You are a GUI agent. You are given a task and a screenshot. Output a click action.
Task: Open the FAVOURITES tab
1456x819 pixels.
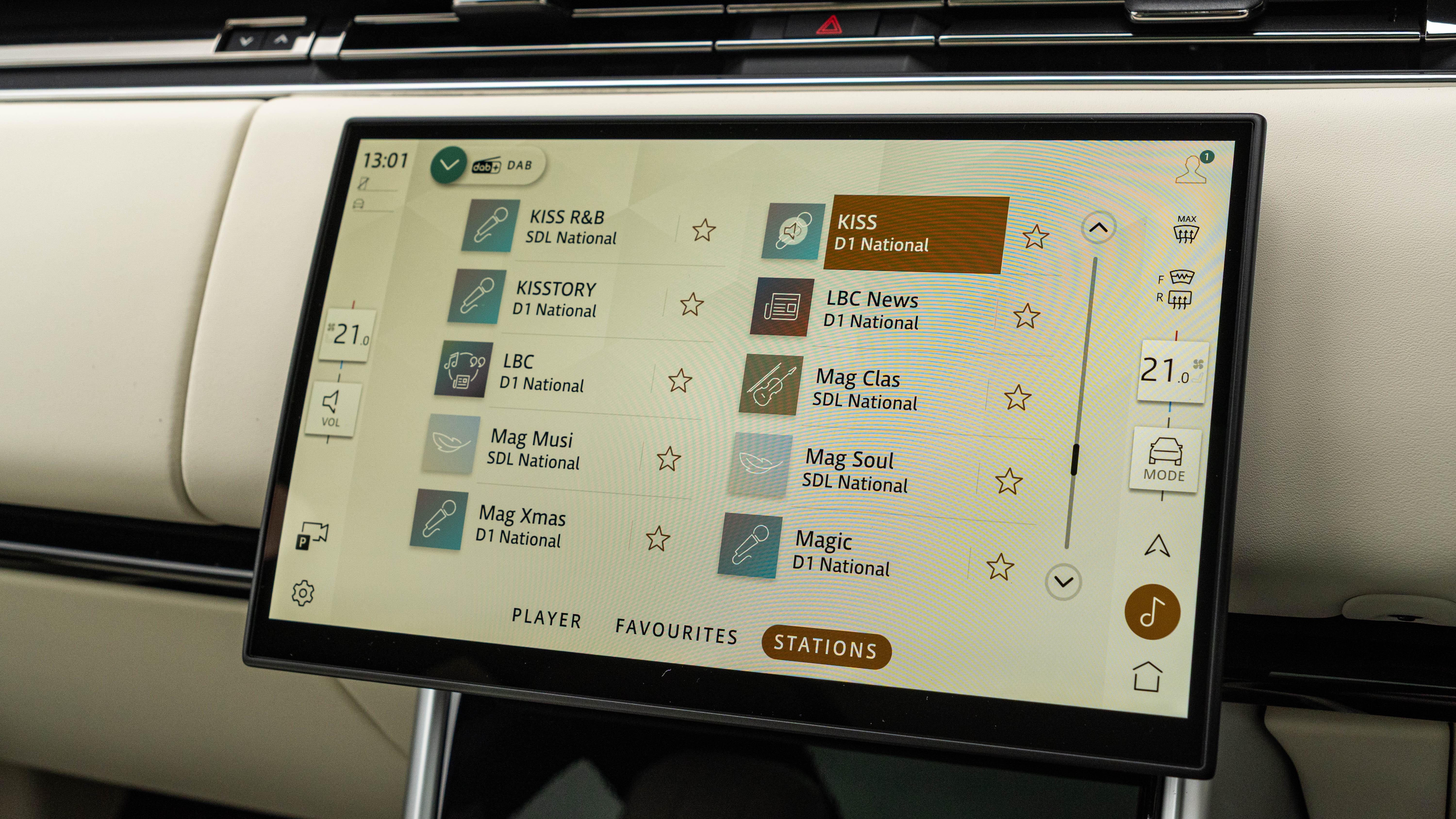(x=676, y=631)
